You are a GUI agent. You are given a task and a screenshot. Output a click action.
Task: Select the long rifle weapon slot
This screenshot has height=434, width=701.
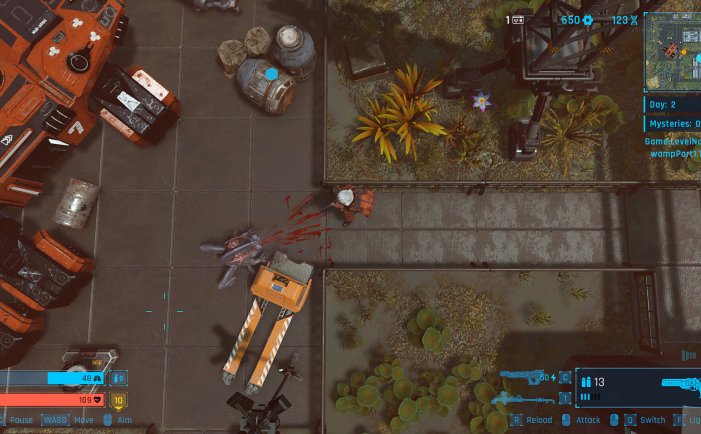[527, 401]
